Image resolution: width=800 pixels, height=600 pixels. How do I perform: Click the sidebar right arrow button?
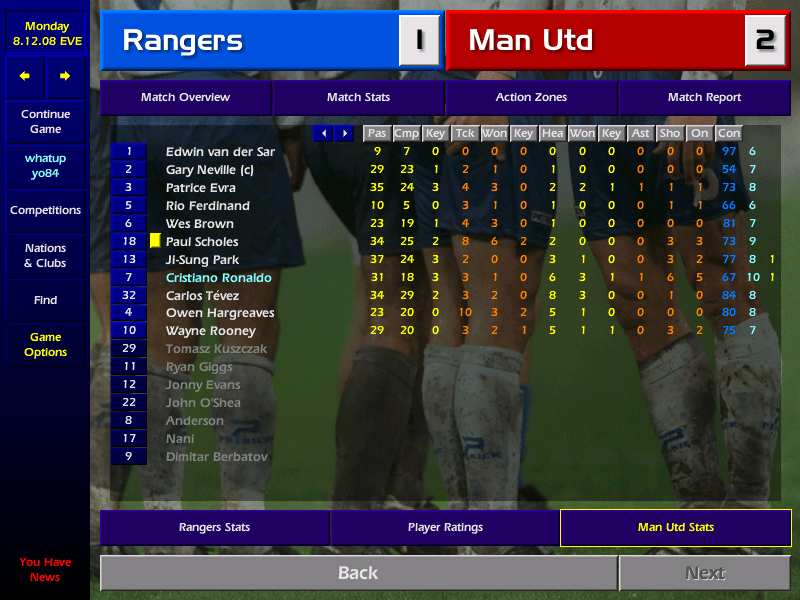65,76
